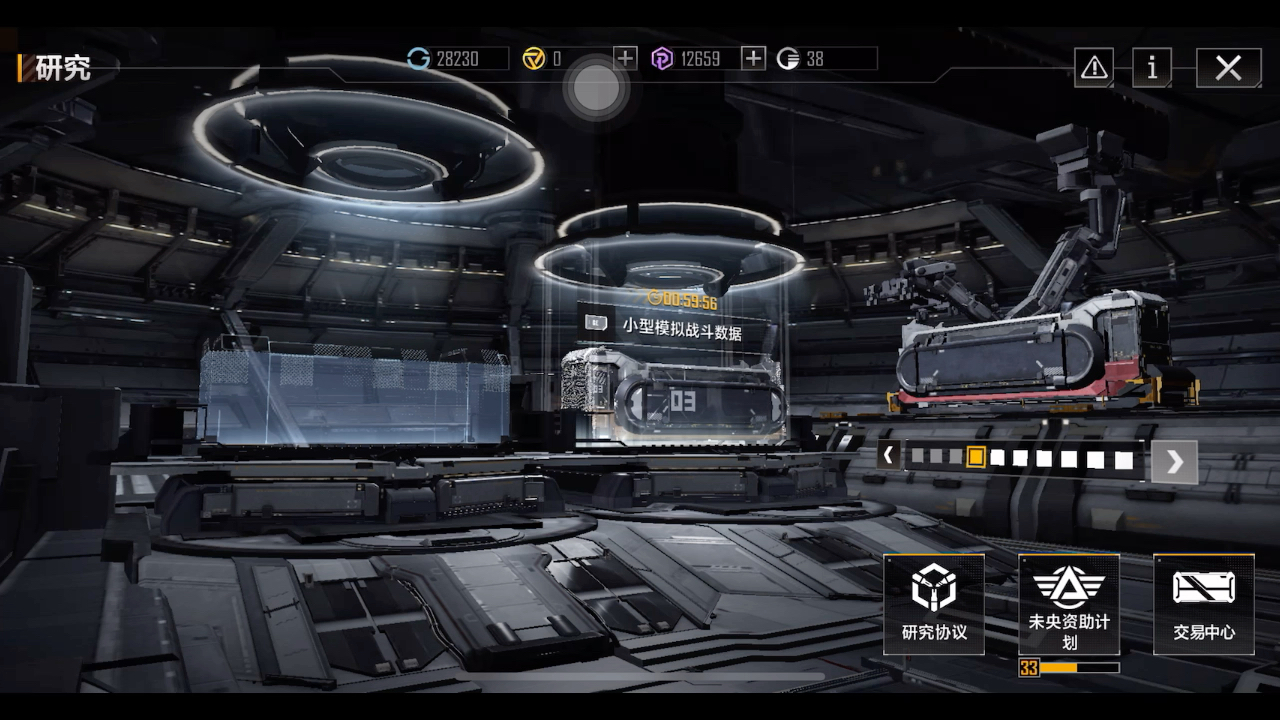Open 未央资助计划 funding plan
The height and width of the screenshot is (720, 1280).
pos(1069,604)
